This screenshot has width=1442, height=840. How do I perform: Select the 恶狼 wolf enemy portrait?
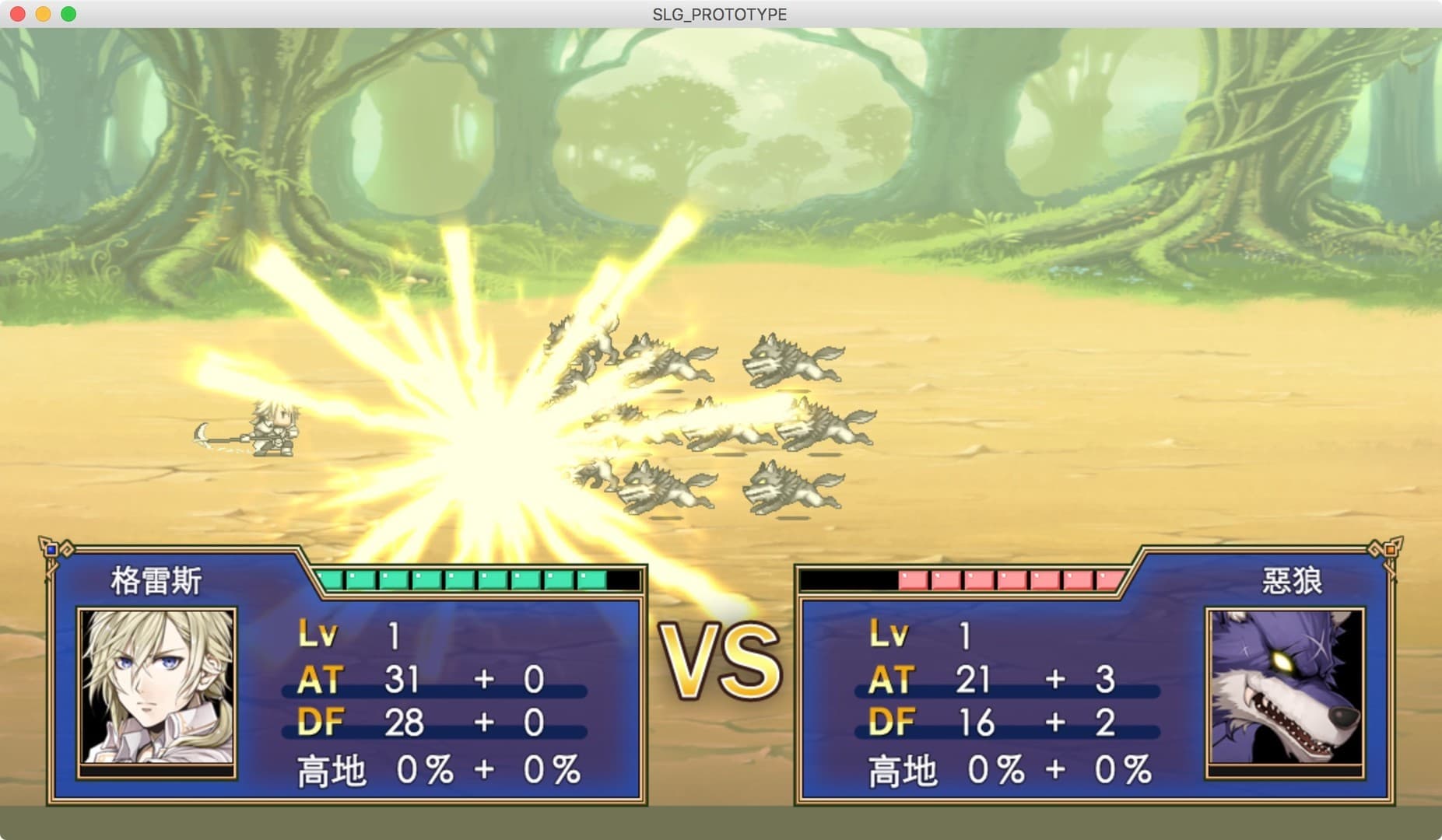1284,687
